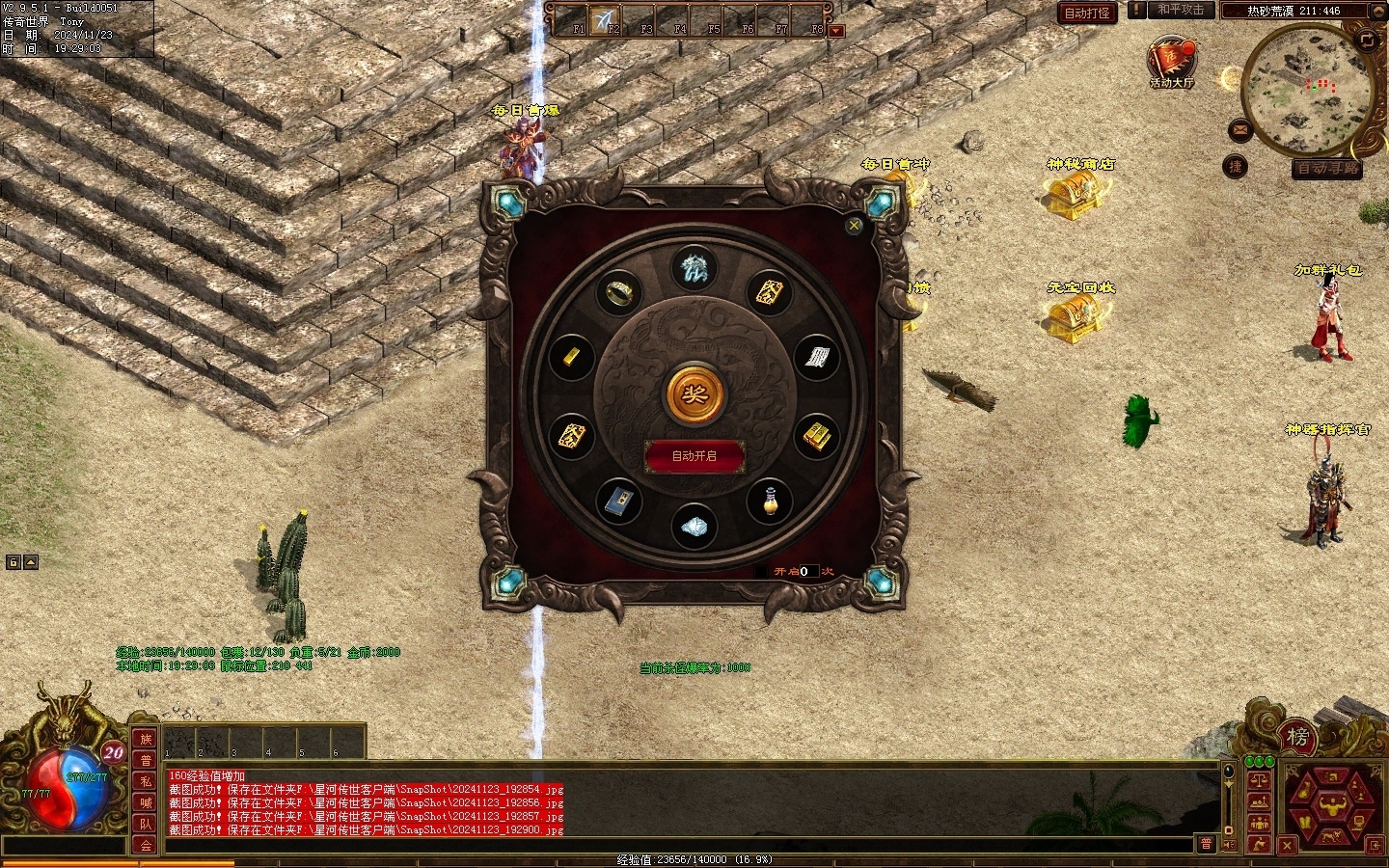This screenshot has height=868, width=1389.
Task: Activate 自动寻路 auto-pathfinding
Action: pyautogui.click(x=1327, y=169)
